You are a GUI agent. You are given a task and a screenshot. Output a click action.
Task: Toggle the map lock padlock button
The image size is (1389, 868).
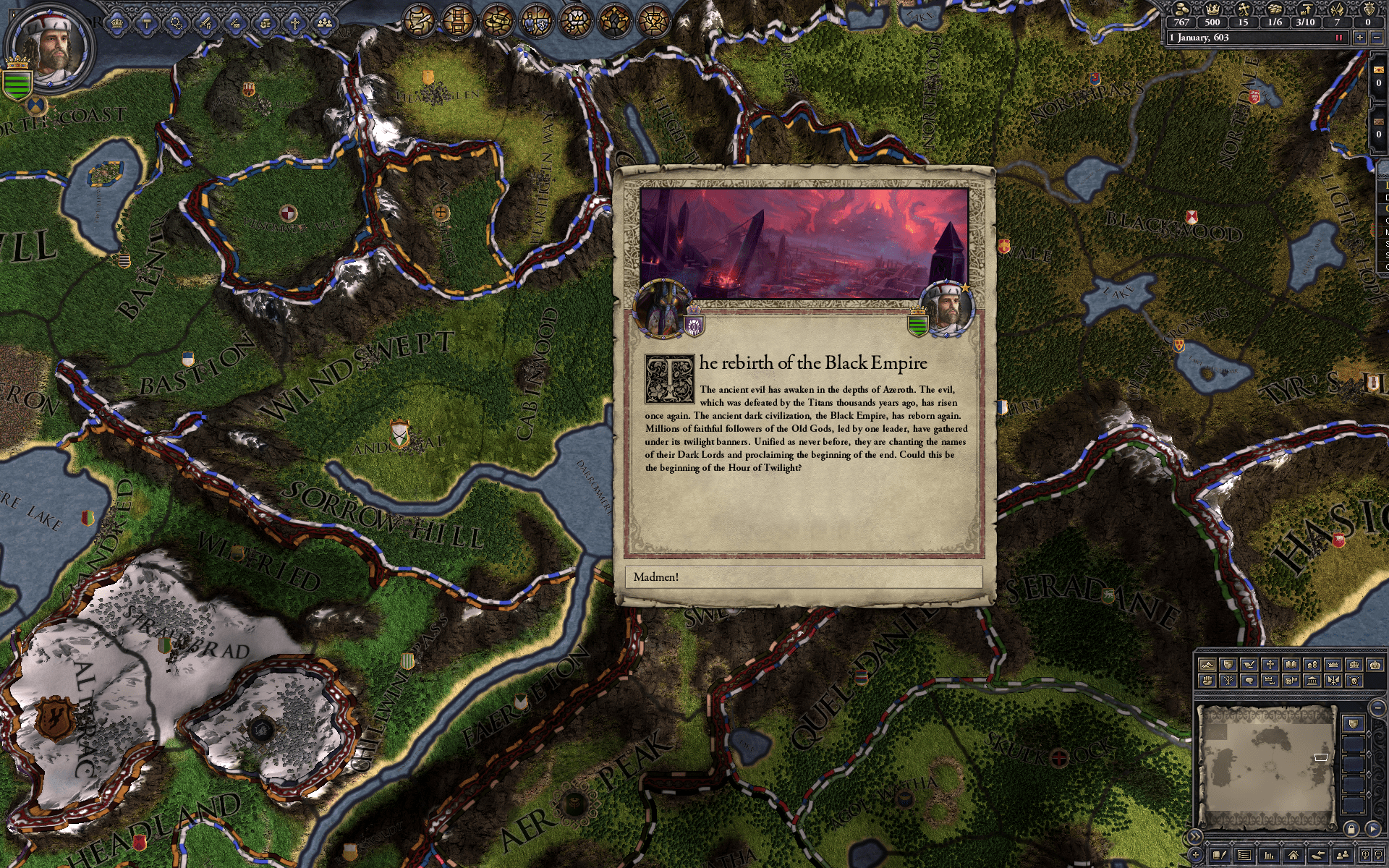(1351, 830)
